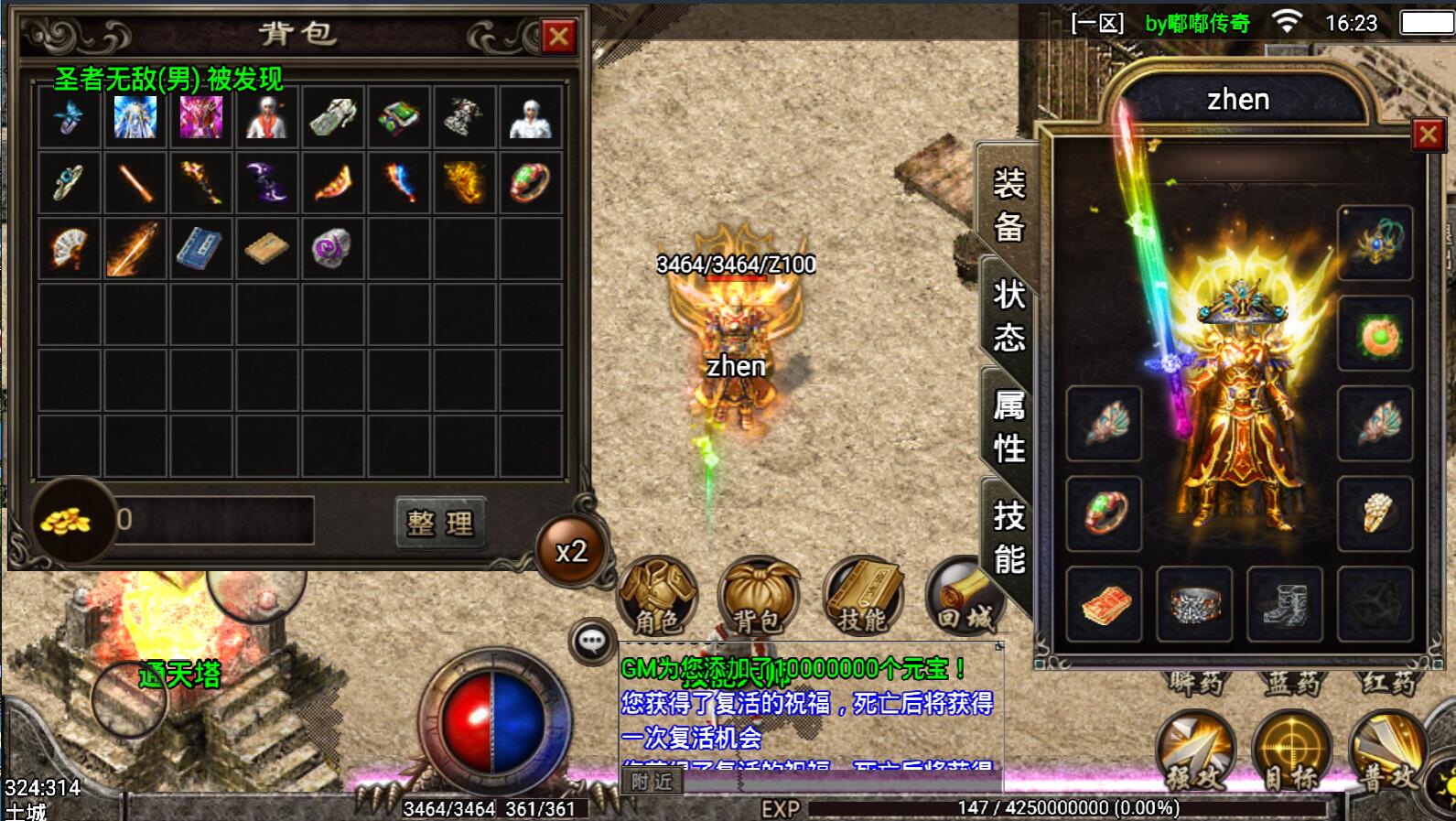Tap the 整理 sort button
The height and width of the screenshot is (821, 1456).
click(440, 523)
